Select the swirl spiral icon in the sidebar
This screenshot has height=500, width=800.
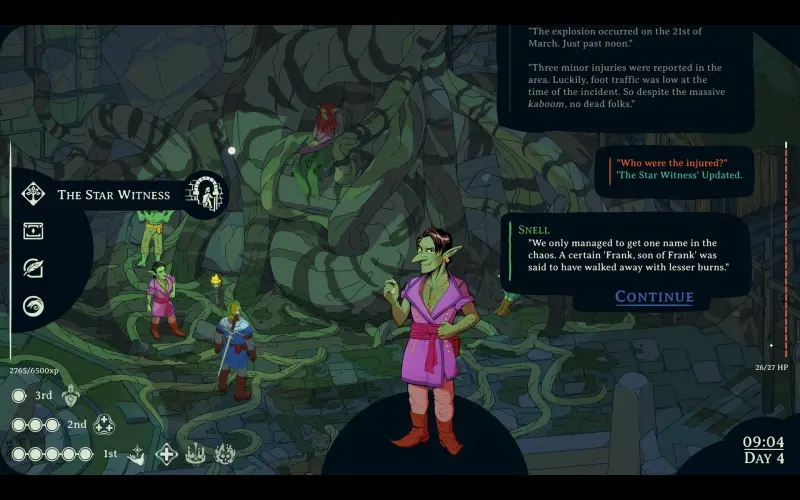tap(34, 306)
